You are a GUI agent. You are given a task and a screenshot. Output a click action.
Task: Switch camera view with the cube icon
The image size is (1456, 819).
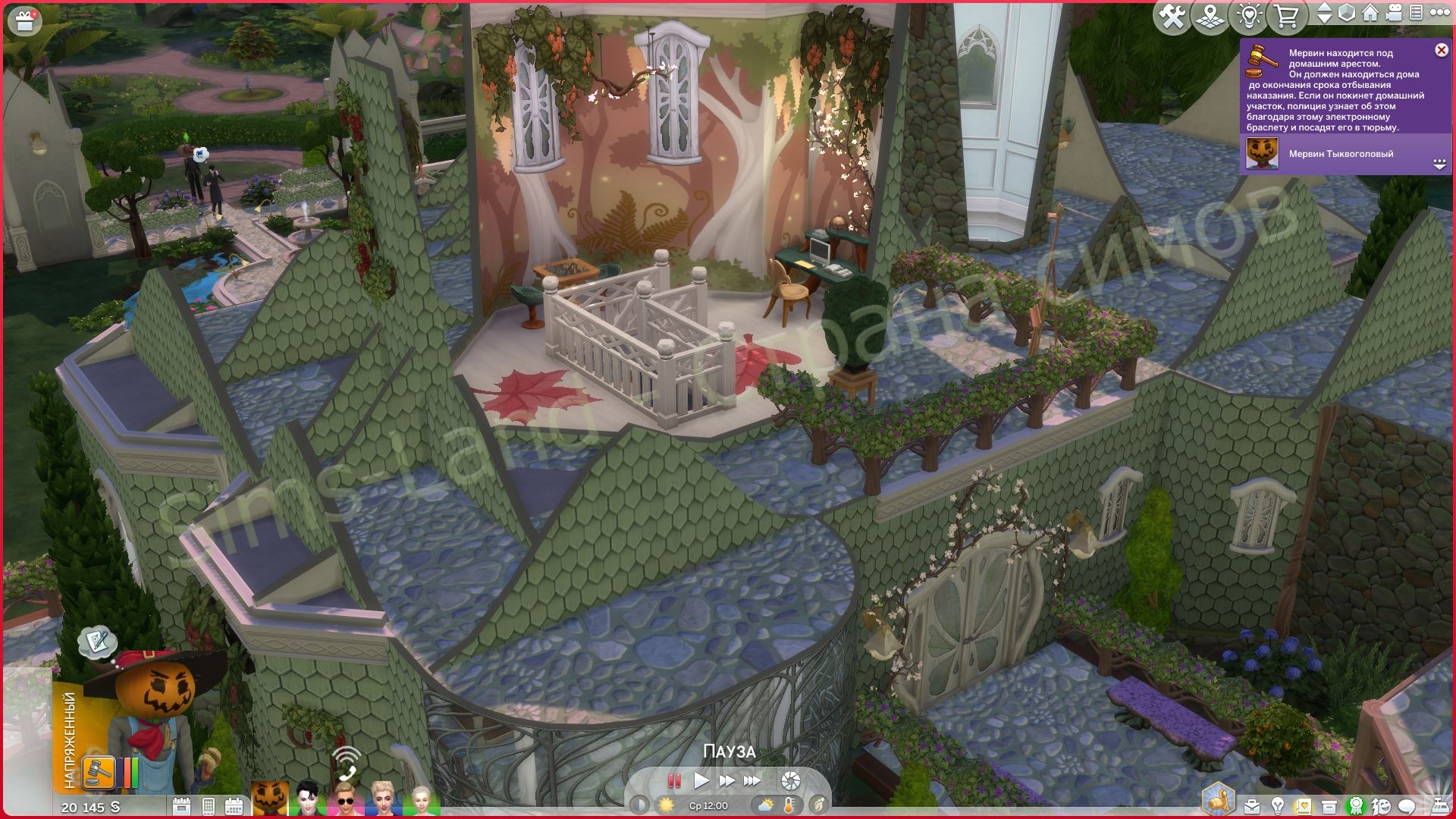(1347, 13)
